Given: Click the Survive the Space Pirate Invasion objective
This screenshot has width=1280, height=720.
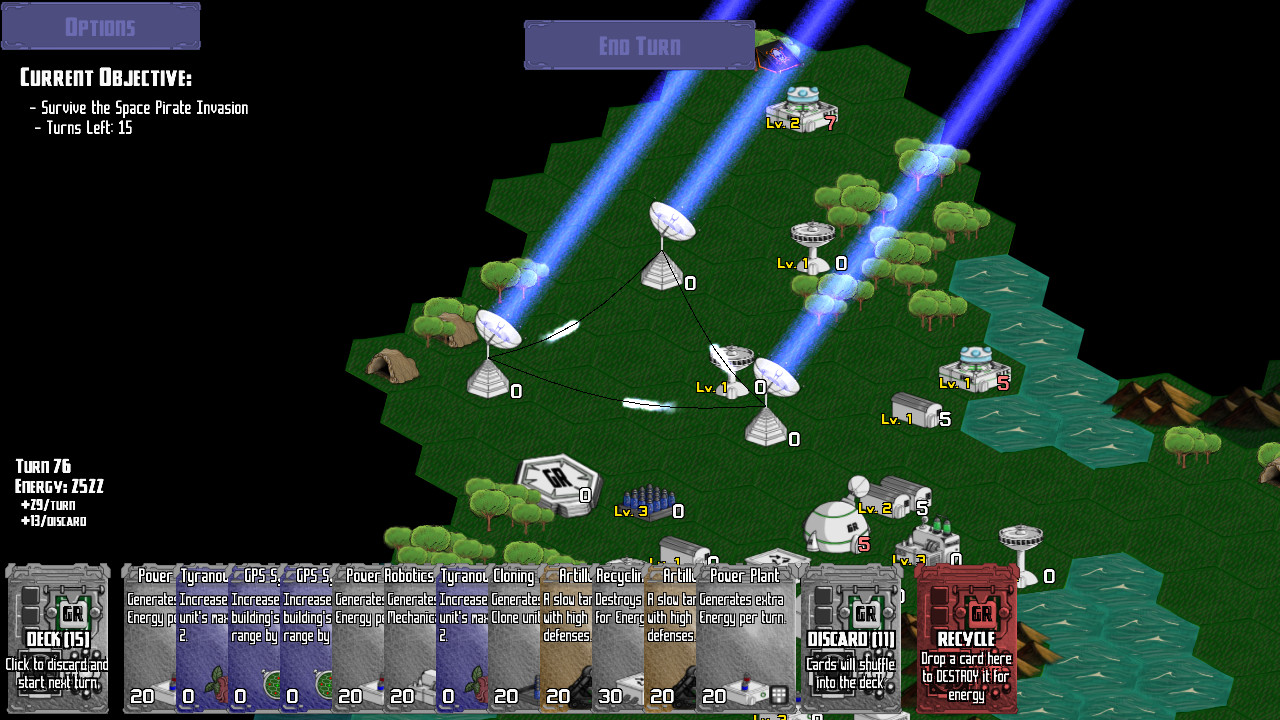Looking at the screenshot, I should [140, 107].
